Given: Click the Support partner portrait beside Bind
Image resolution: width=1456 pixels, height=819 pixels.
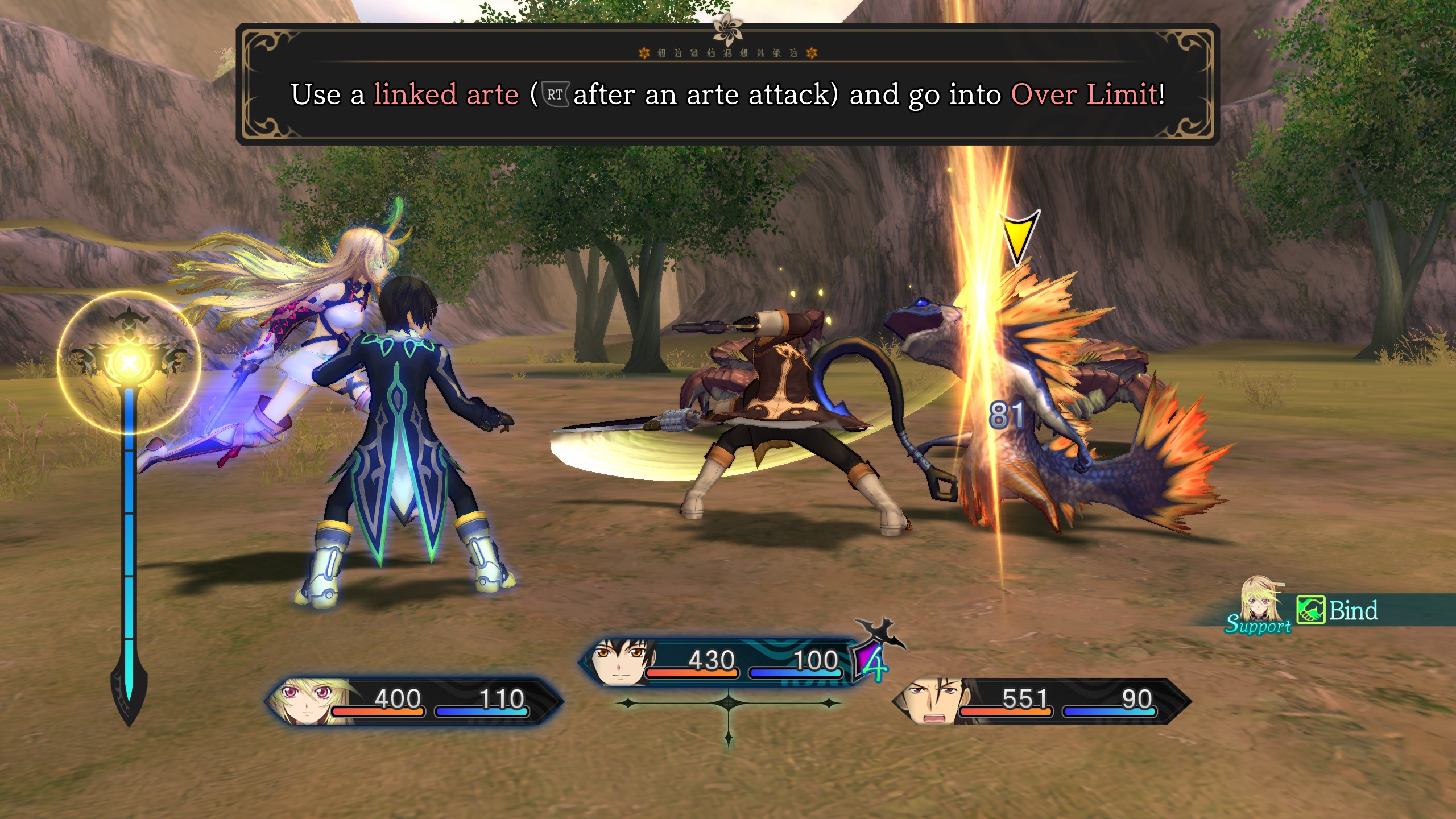Looking at the screenshot, I should click(x=1261, y=602).
